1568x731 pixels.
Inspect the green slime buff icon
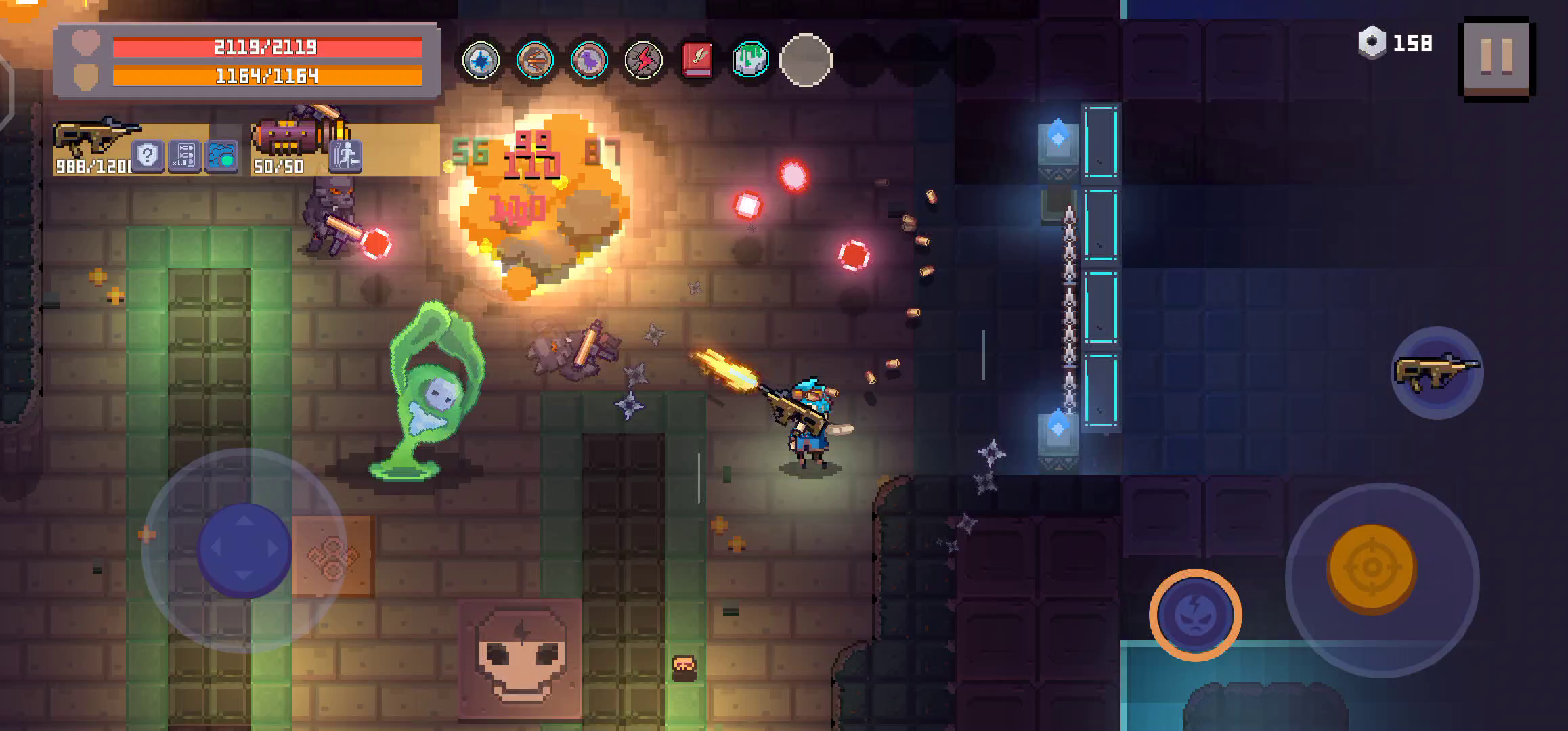(x=751, y=61)
